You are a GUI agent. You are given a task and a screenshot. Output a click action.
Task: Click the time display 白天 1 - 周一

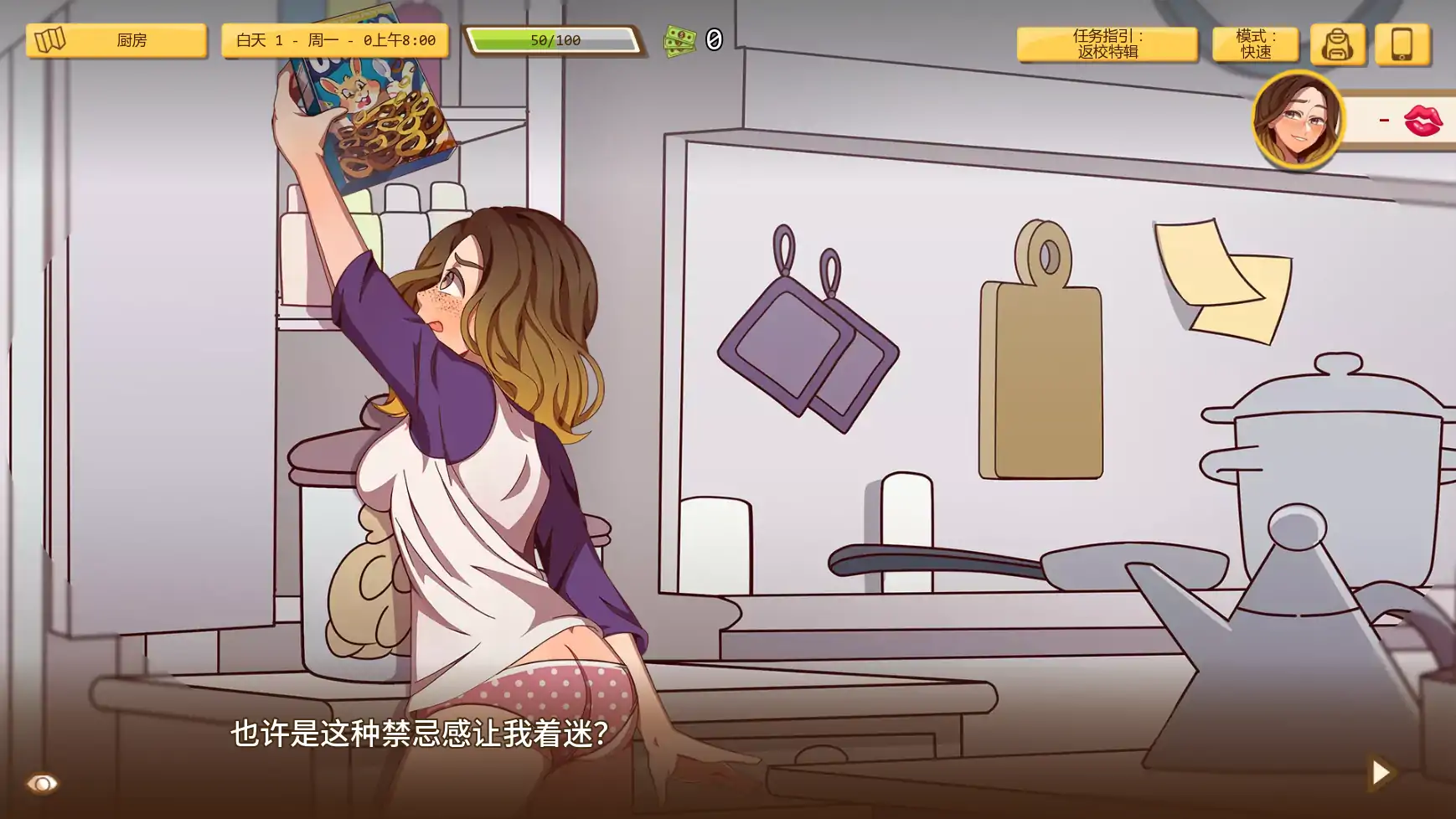pos(335,39)
